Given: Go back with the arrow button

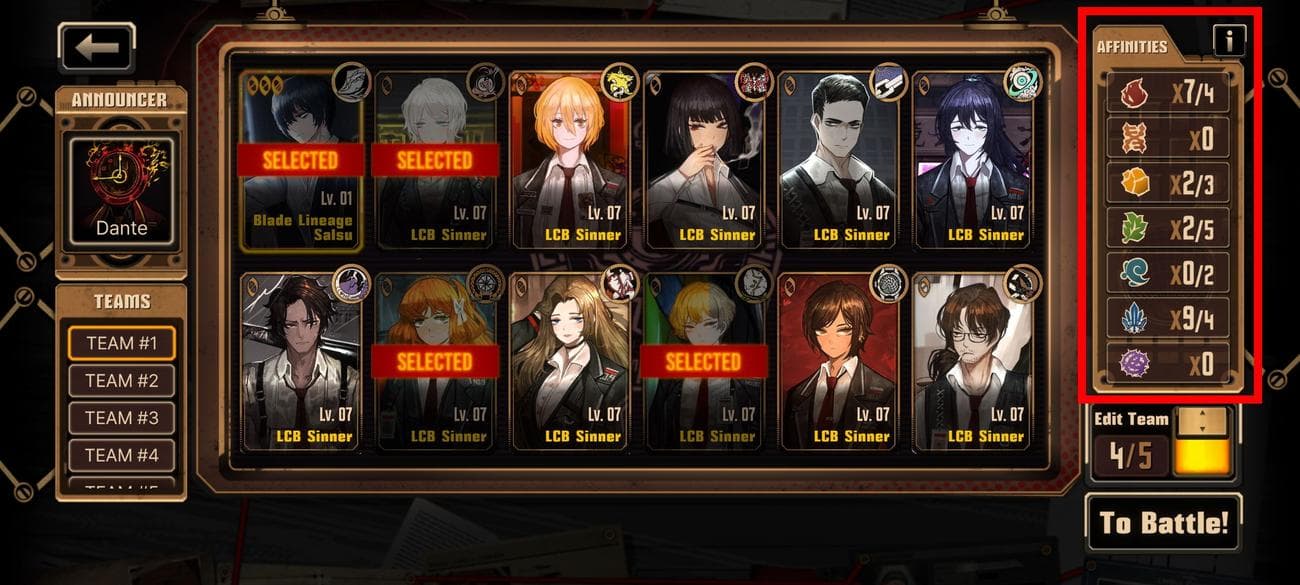Looking at the screenshot, I should (96, 47).
